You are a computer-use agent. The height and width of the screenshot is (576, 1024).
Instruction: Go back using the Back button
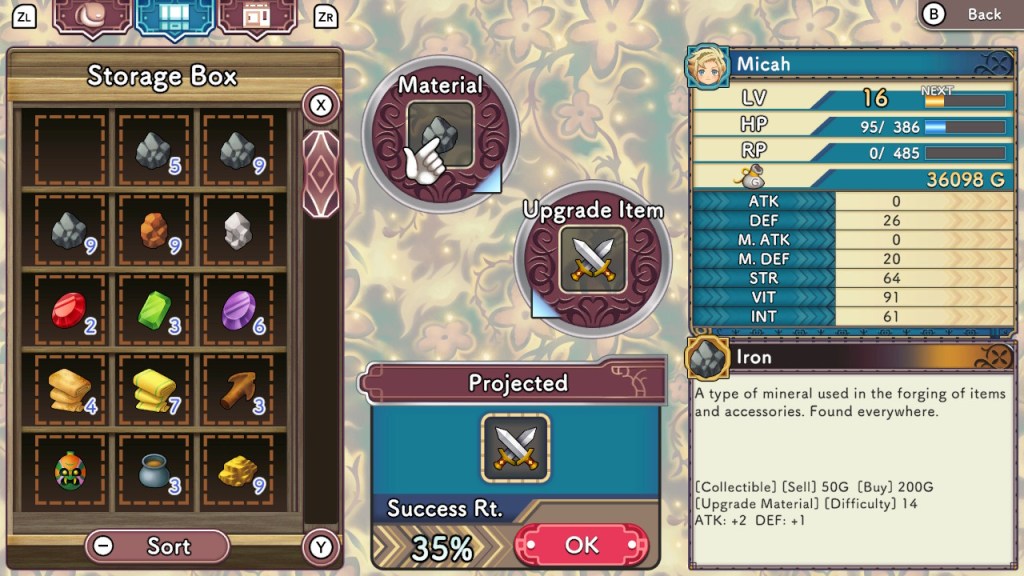[968, 14]
